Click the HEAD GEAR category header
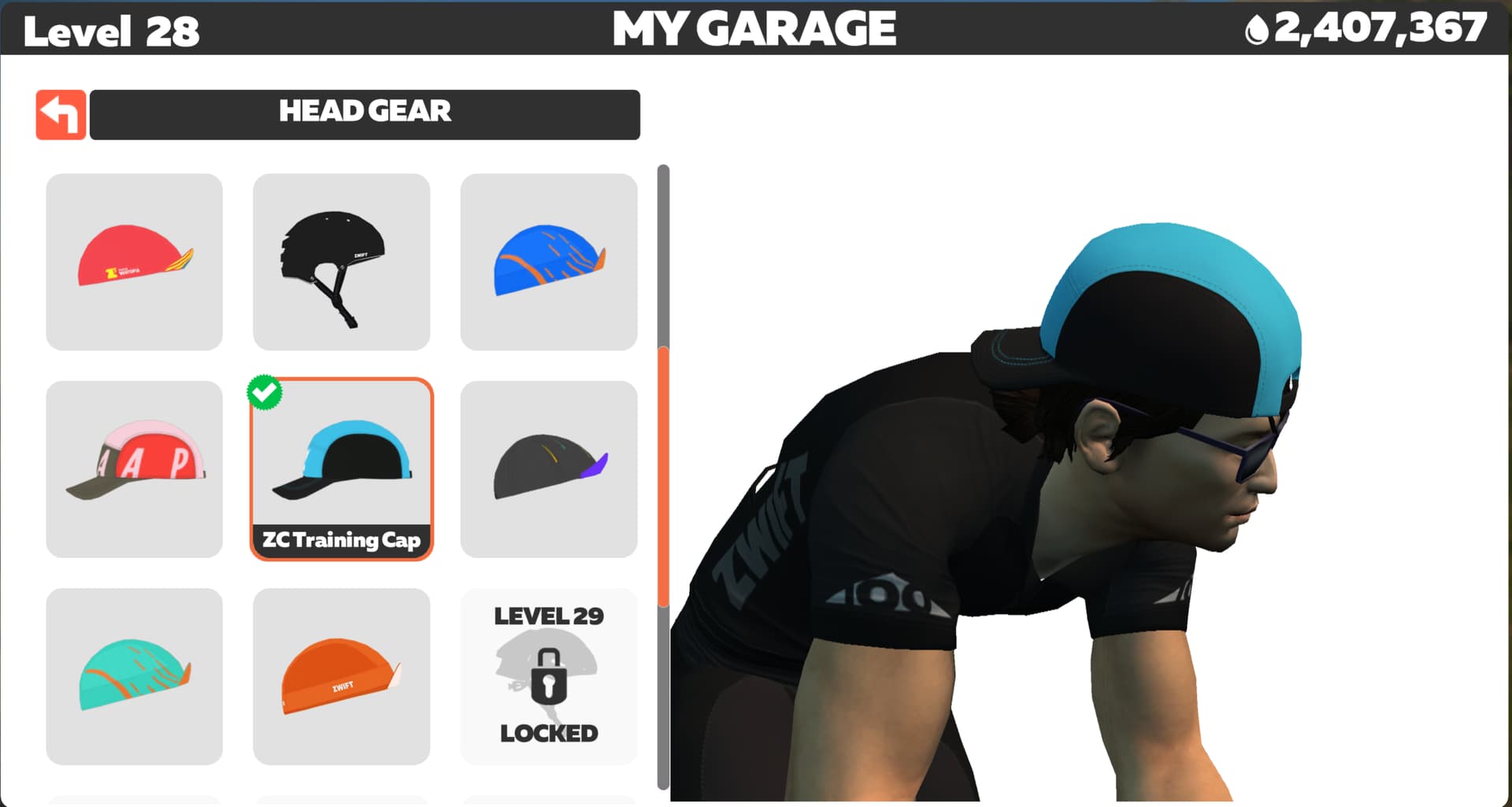Image resolution: width=1512 pixels, height=807 pixels. pos(365,113)
